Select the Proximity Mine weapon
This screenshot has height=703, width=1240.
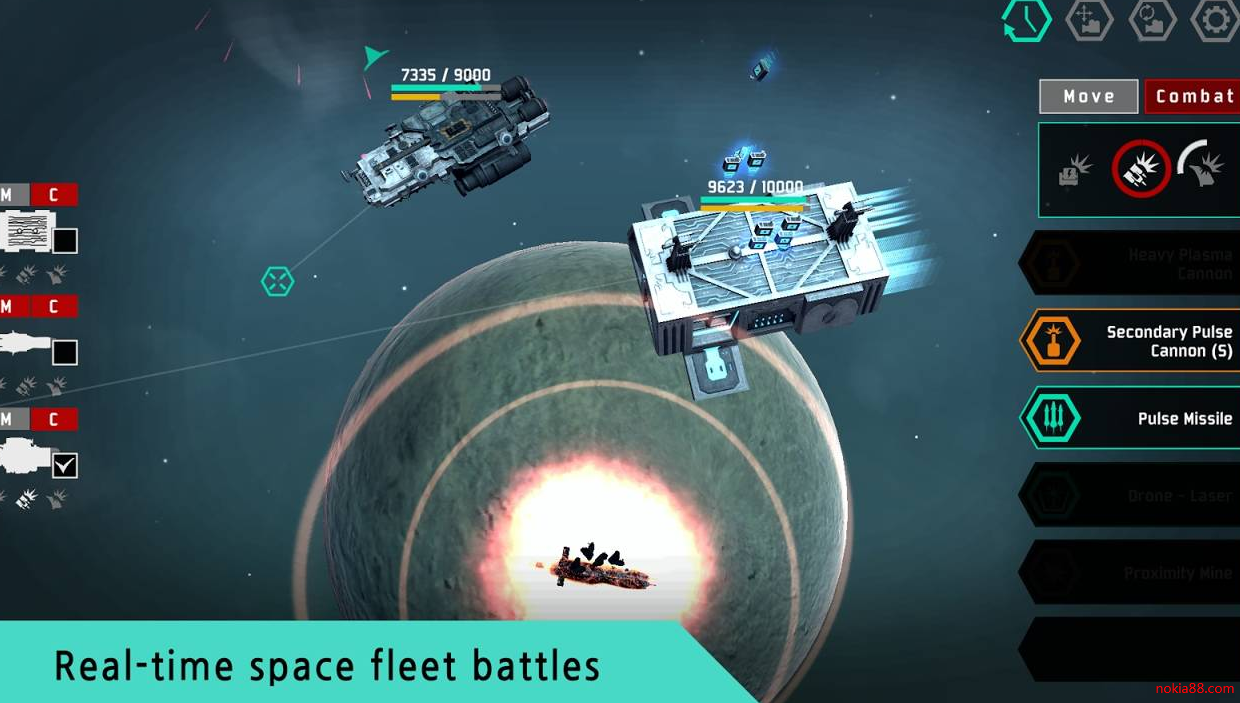point(1130,573)
